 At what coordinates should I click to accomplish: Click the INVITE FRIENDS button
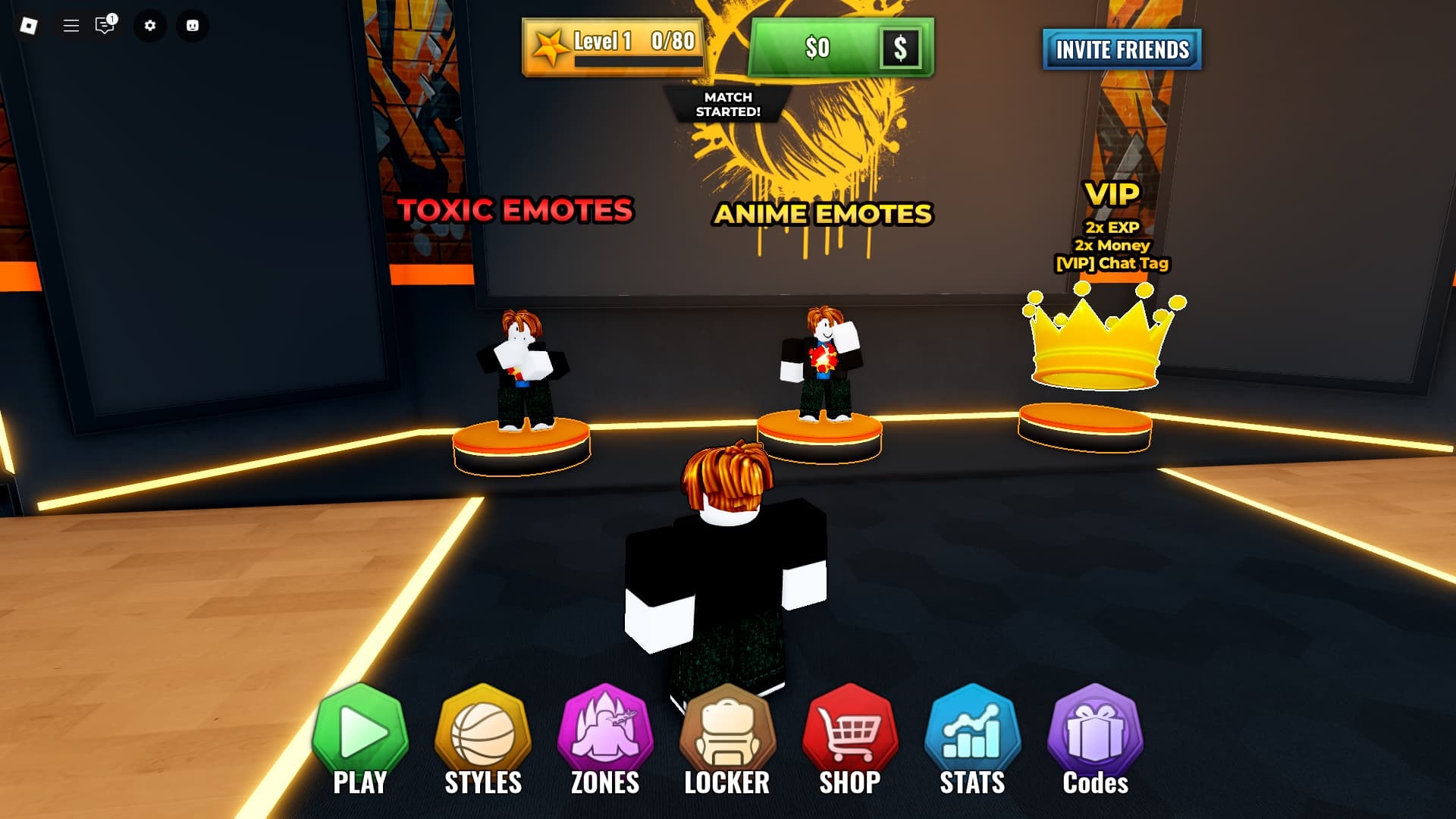coord(1122,50)
